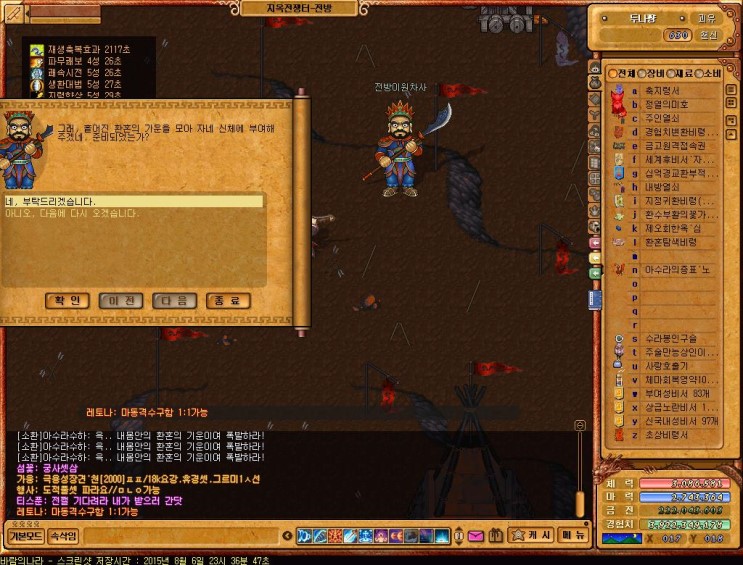Switch to the 전체 inventory tab
The width and height of the screenshot is (743, 565).
click(x=623, y=75)
